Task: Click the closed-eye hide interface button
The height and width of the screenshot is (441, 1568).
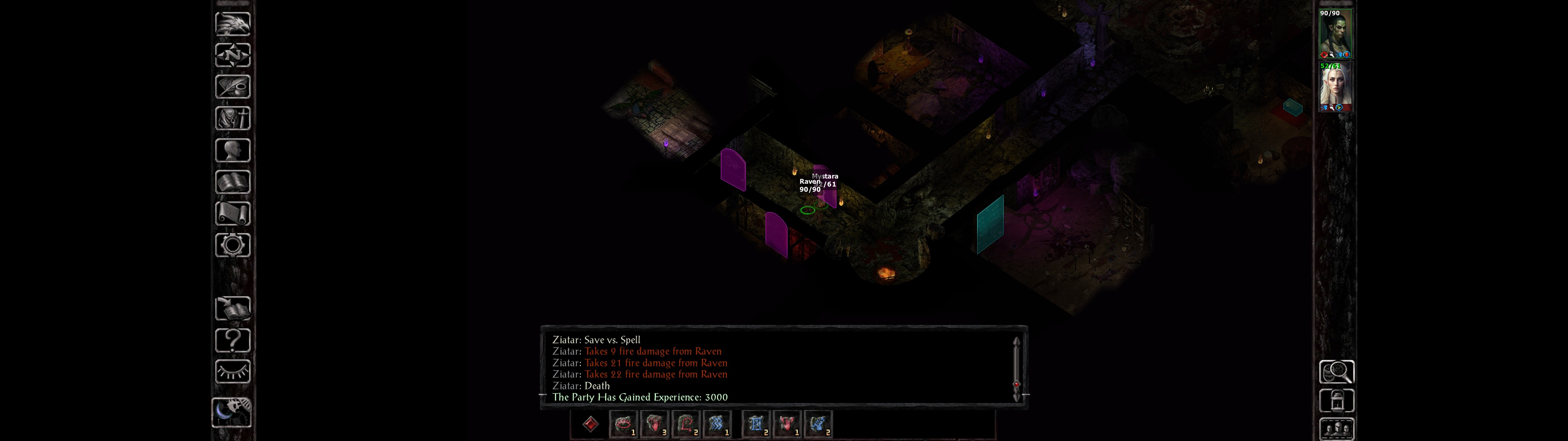Action: click(x=232, y=371)
